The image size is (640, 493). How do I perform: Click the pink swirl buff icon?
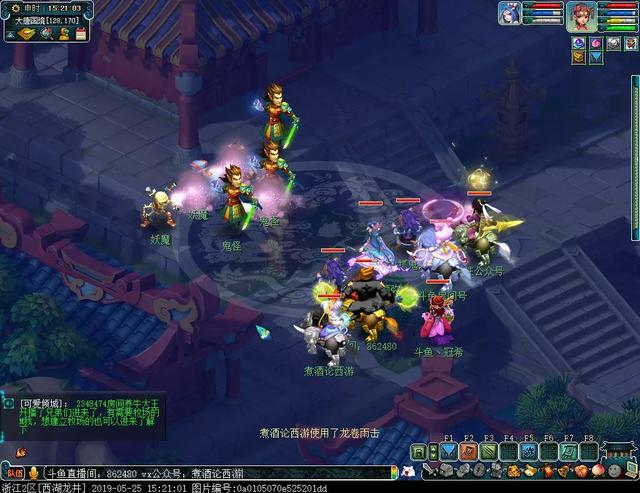(596, 43)
